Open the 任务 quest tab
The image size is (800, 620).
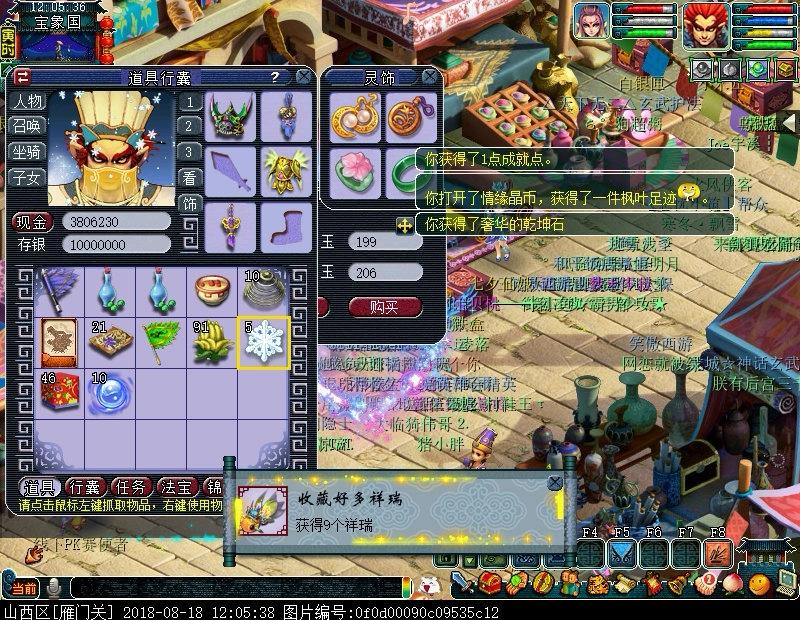(132, 487)
